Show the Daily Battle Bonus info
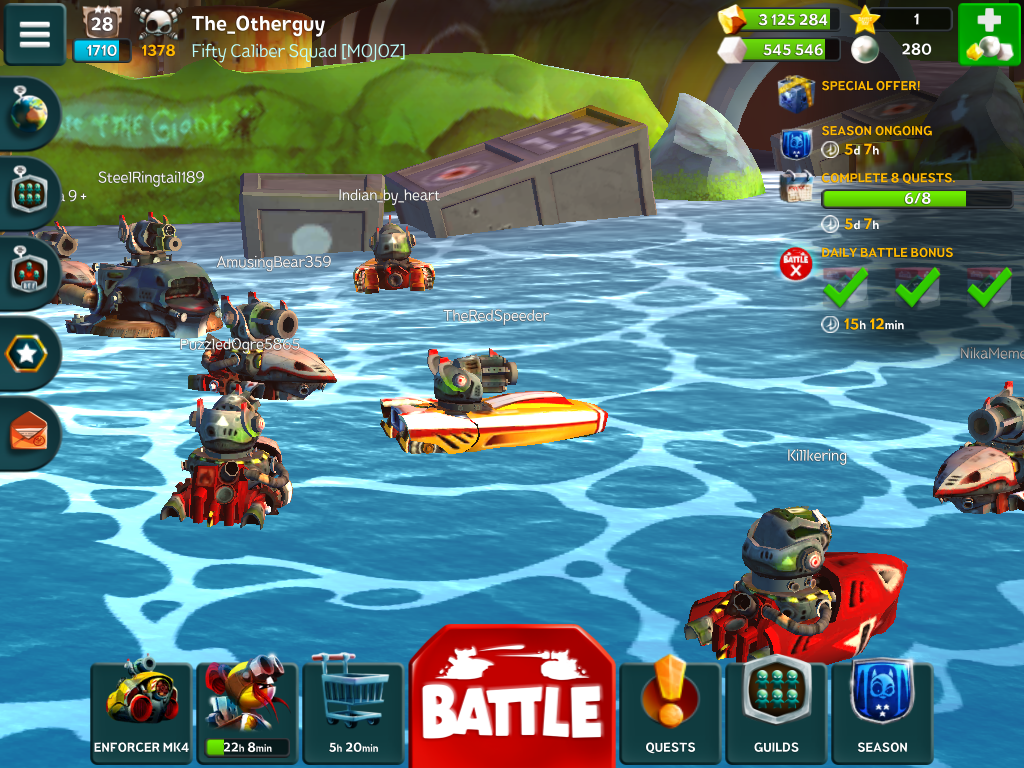The height and width of the screenshot is (768, 1024). [796, 264]
